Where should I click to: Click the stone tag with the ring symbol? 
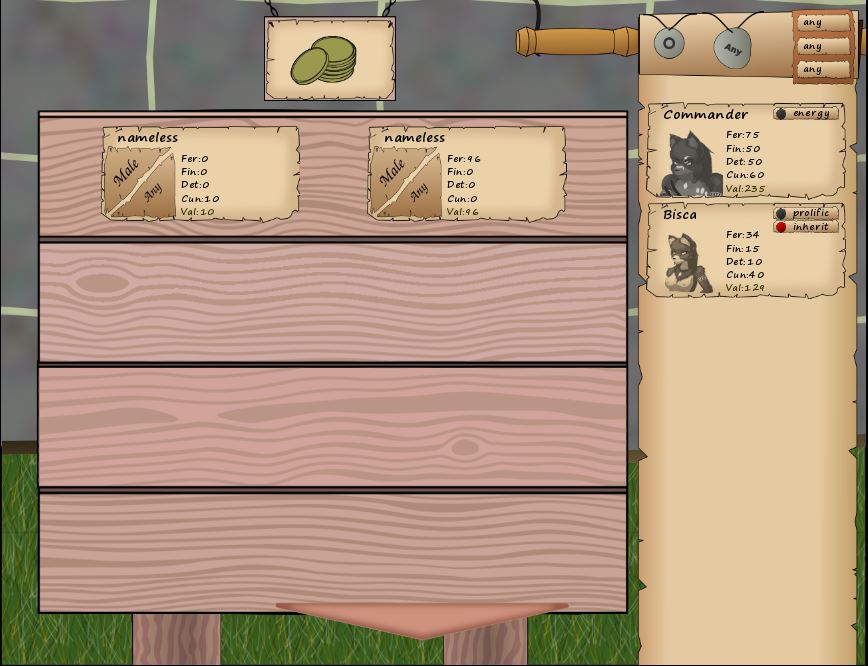point(669,43)
